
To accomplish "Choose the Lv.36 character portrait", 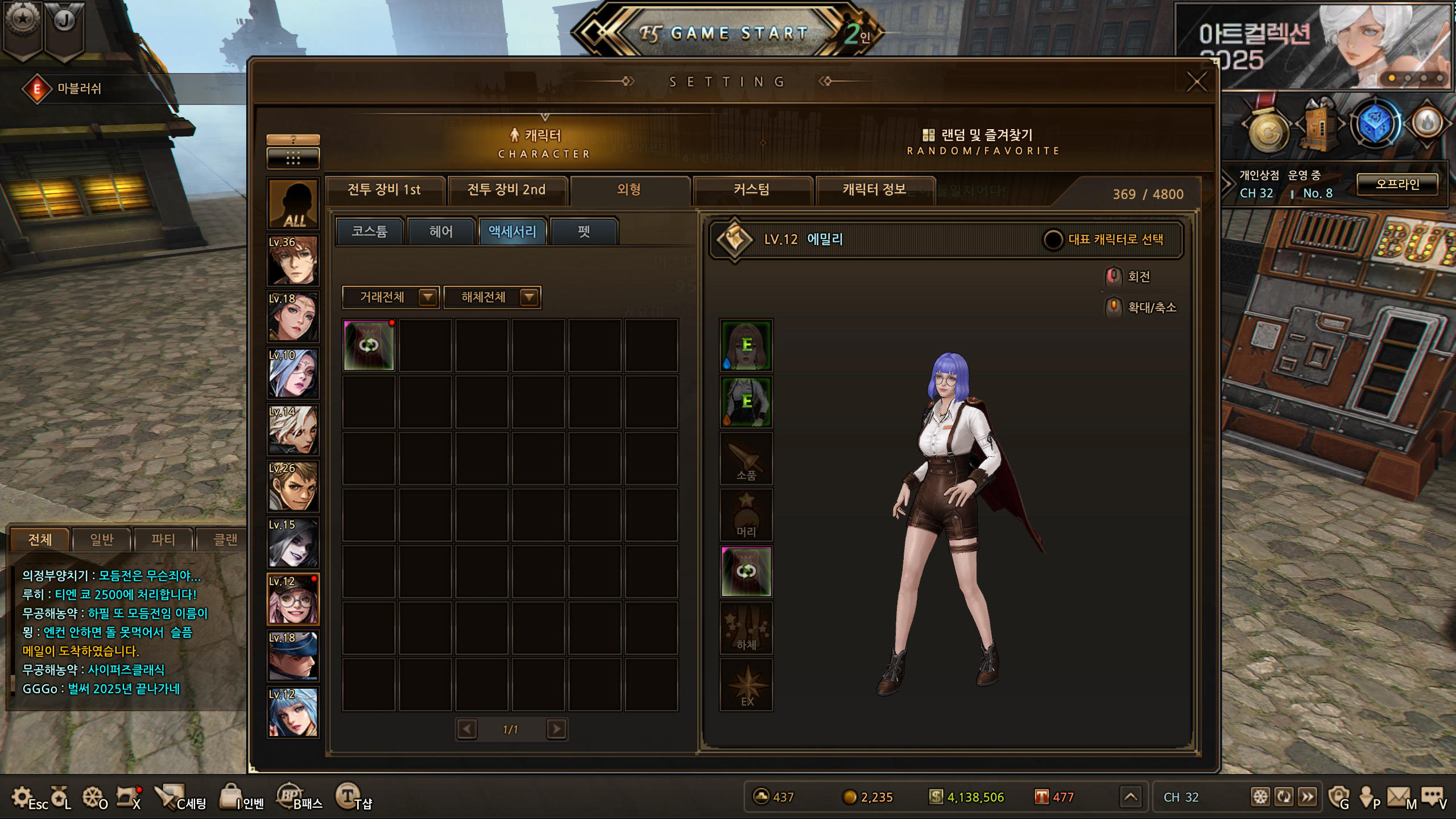I will [x=293, y=260].
